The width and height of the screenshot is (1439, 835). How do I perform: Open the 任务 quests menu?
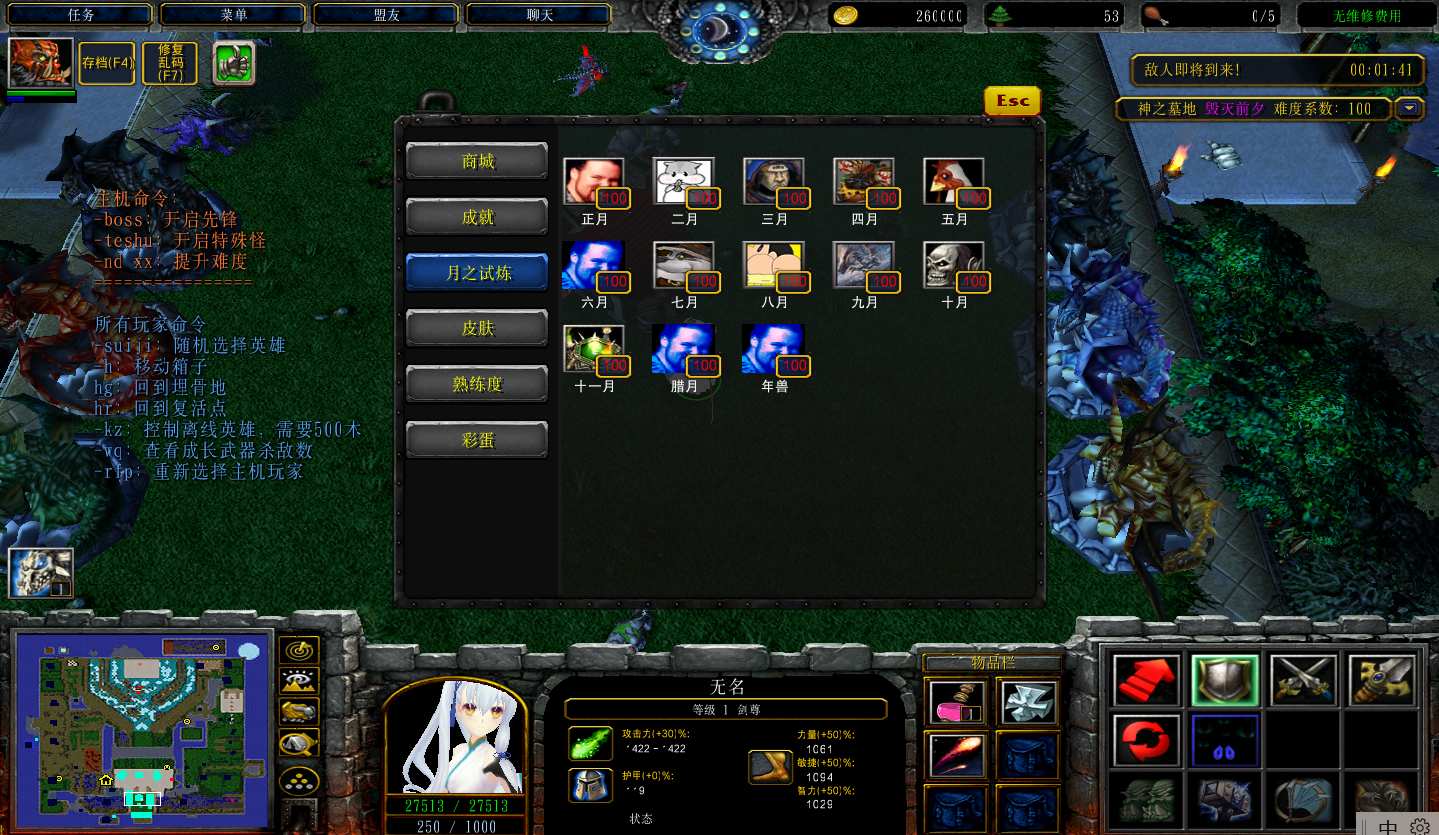[80, 15]
